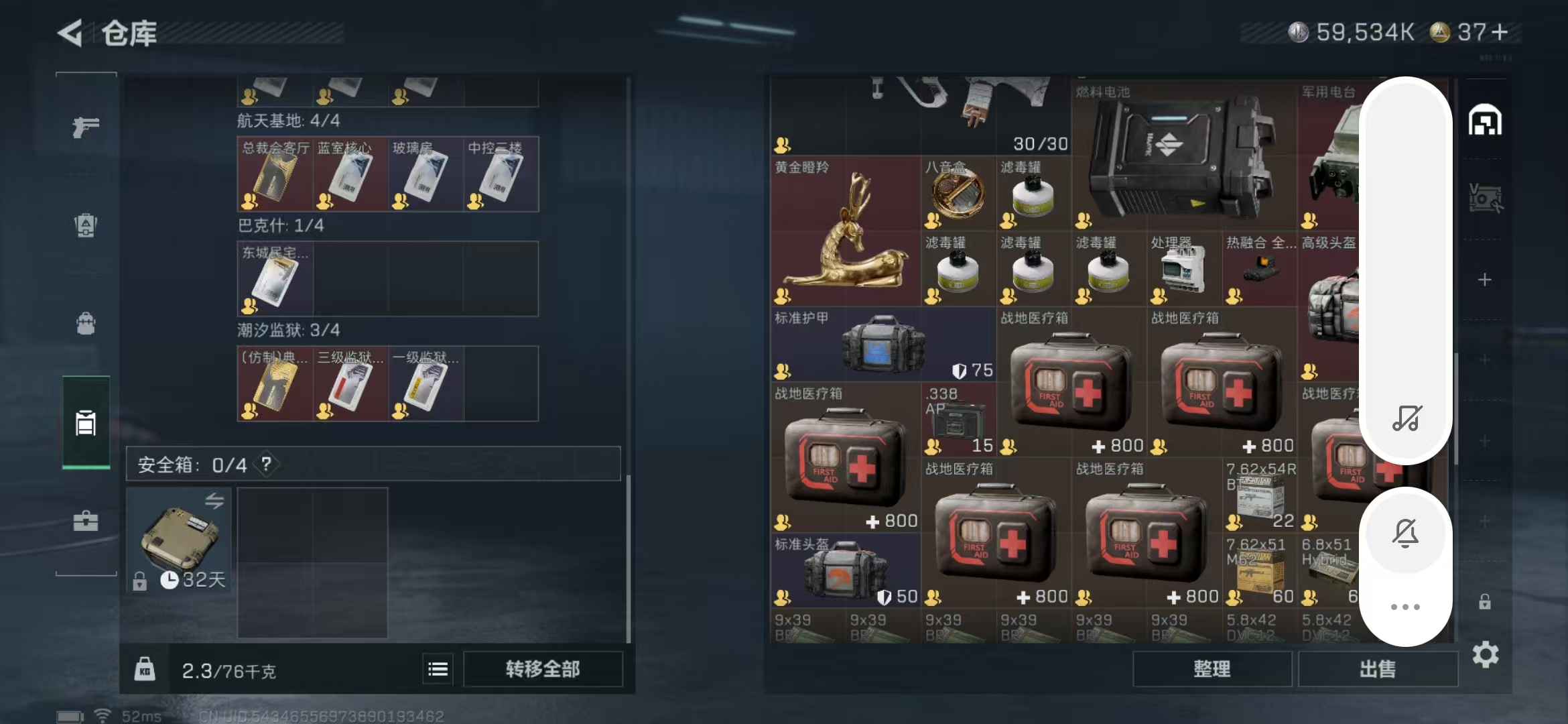
Task: Select the safe box with 32天 timer
Action: pos(179,540)
